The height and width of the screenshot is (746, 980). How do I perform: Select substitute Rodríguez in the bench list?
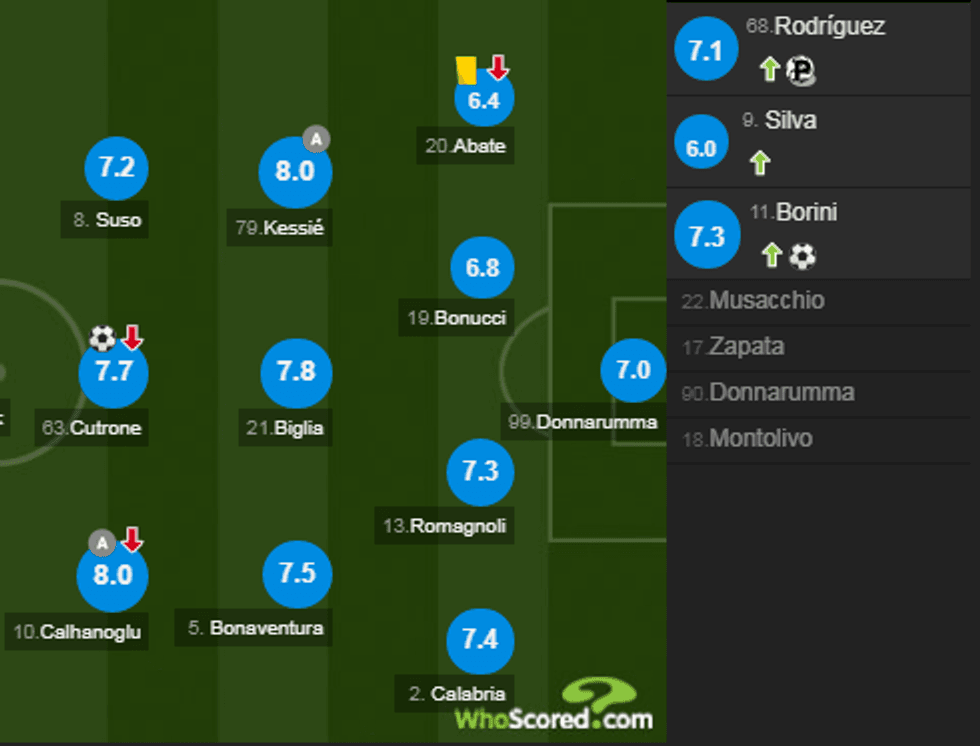point(823,47)
